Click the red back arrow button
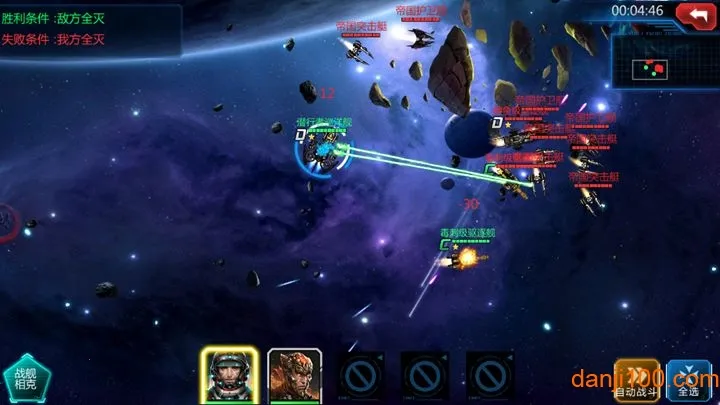Image resolution: width=720 pixels, height=405 pixels. 696,13
